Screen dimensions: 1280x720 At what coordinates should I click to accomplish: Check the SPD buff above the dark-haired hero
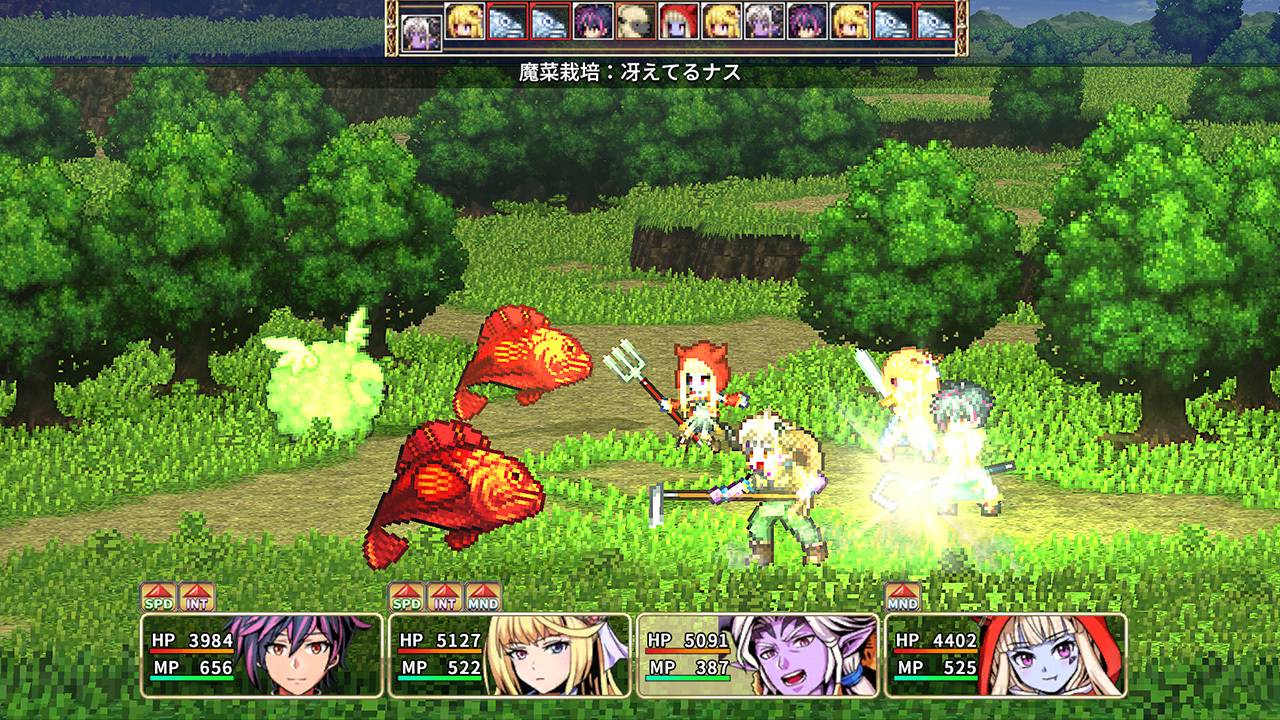158,598
